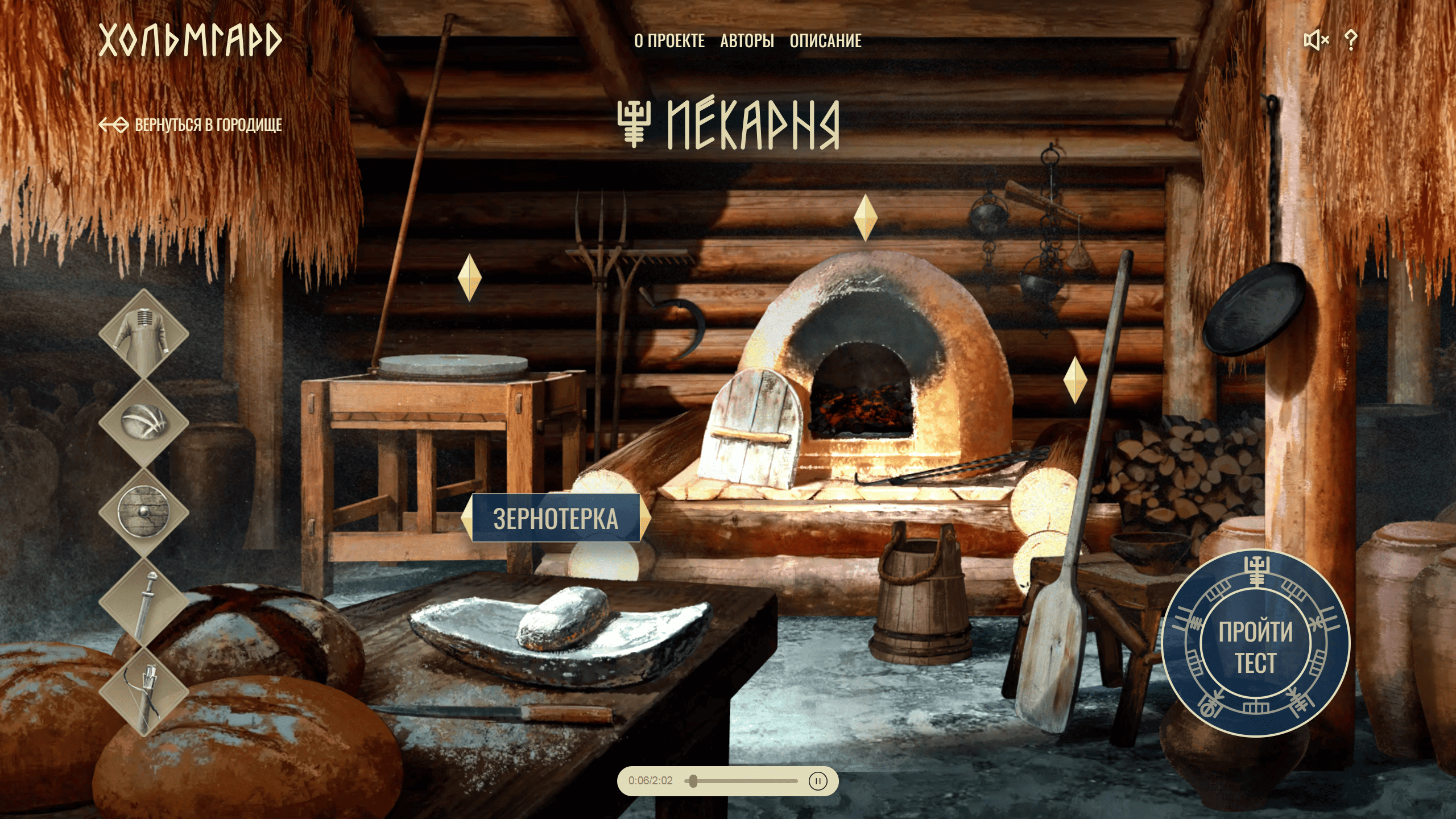Choose the bread loaf diamond icon

(x=143, y=423)
